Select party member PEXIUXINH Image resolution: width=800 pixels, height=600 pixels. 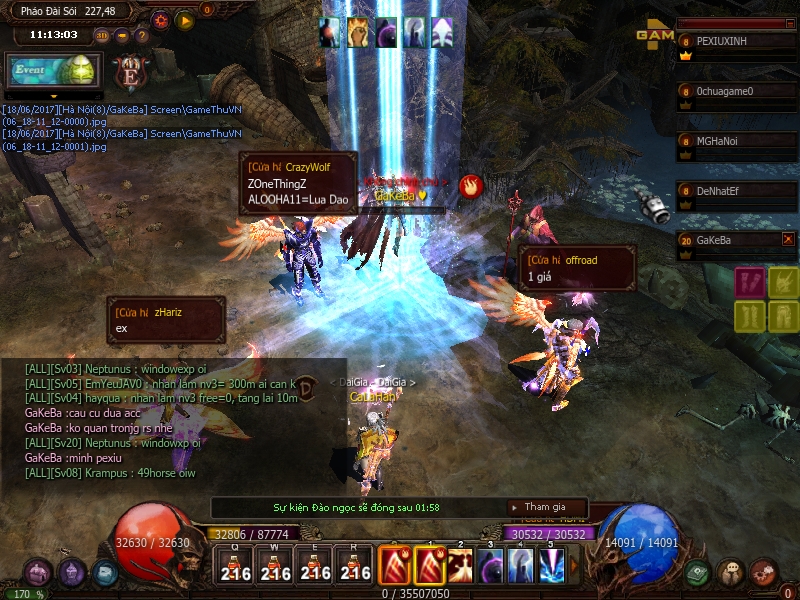click(x=735, y=42)
